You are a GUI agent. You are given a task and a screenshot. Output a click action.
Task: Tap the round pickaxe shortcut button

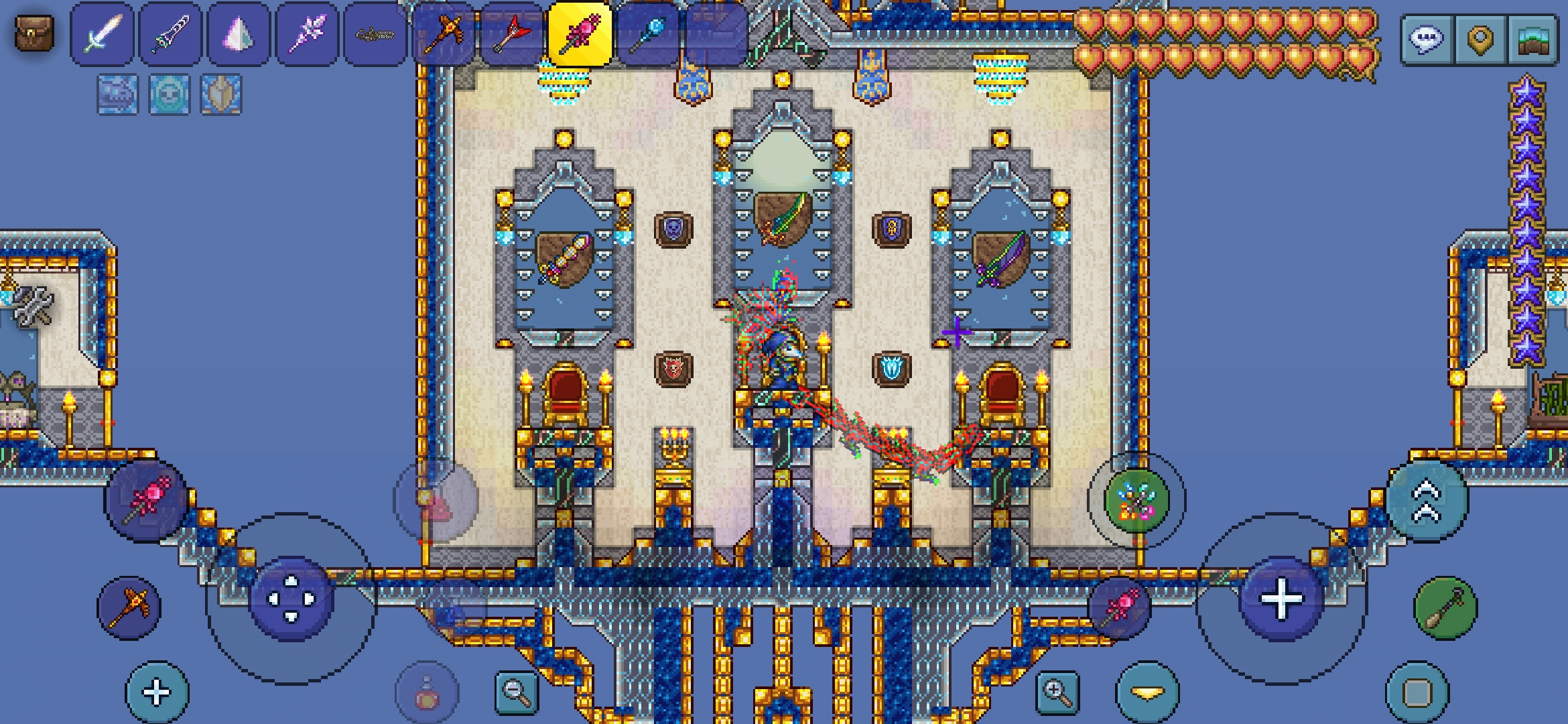pyautogui.click(x=129, y=607)
